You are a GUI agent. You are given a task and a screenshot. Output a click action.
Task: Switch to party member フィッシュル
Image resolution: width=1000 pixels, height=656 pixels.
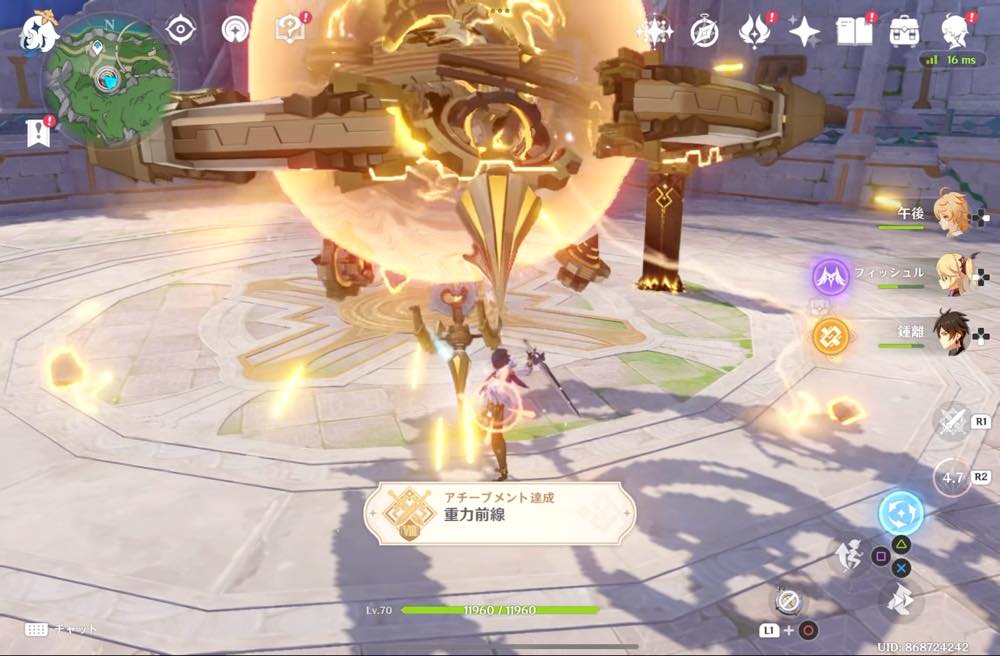950,272
